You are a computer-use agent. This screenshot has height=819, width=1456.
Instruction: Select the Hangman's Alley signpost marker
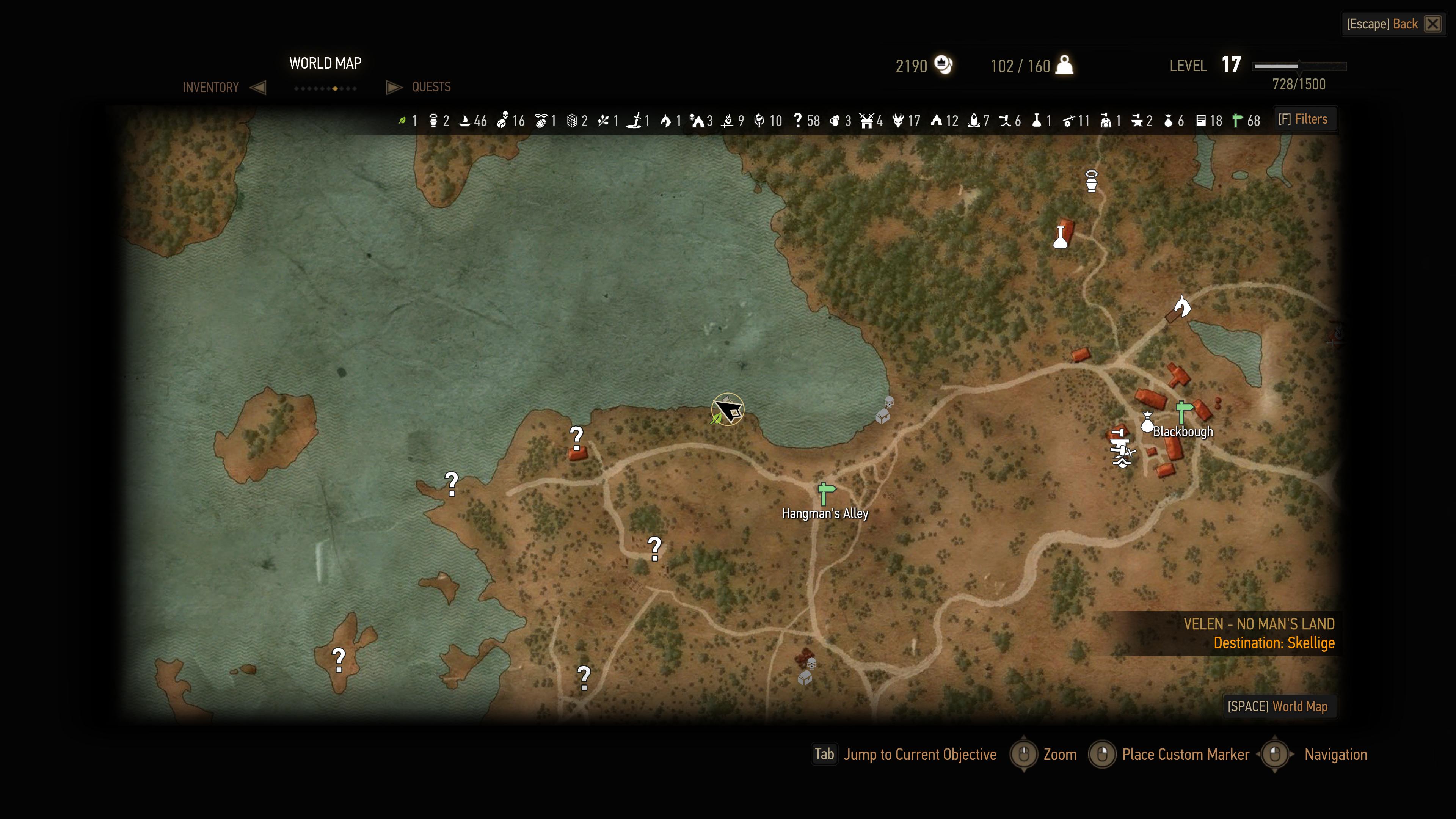tap(826, 494)
